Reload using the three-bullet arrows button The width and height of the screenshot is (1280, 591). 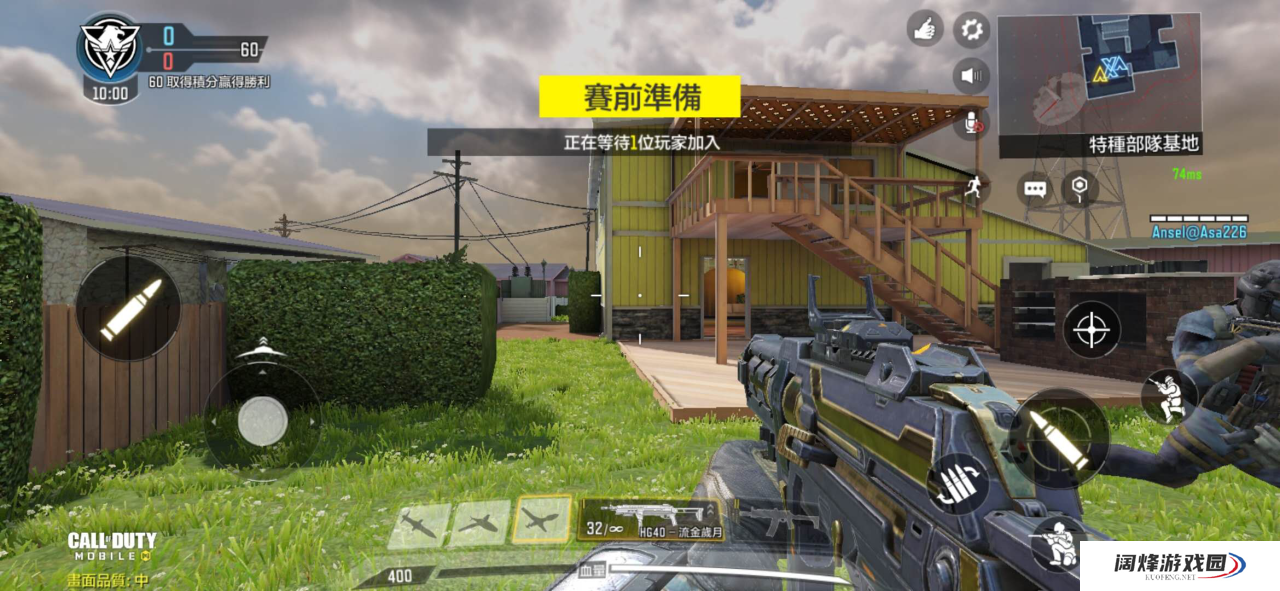pyautogui.click(x=958, y=484)
